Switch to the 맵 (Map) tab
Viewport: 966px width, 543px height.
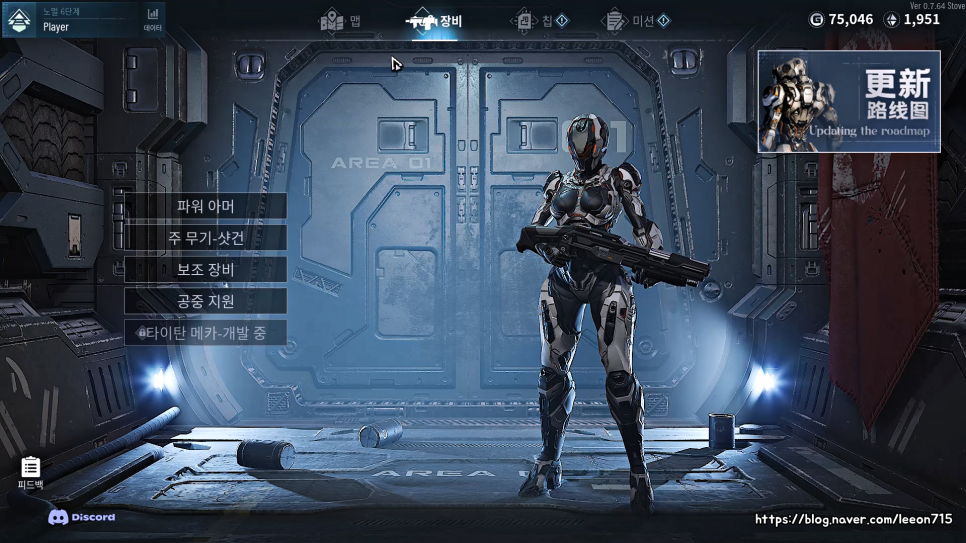tap(341, 21)
